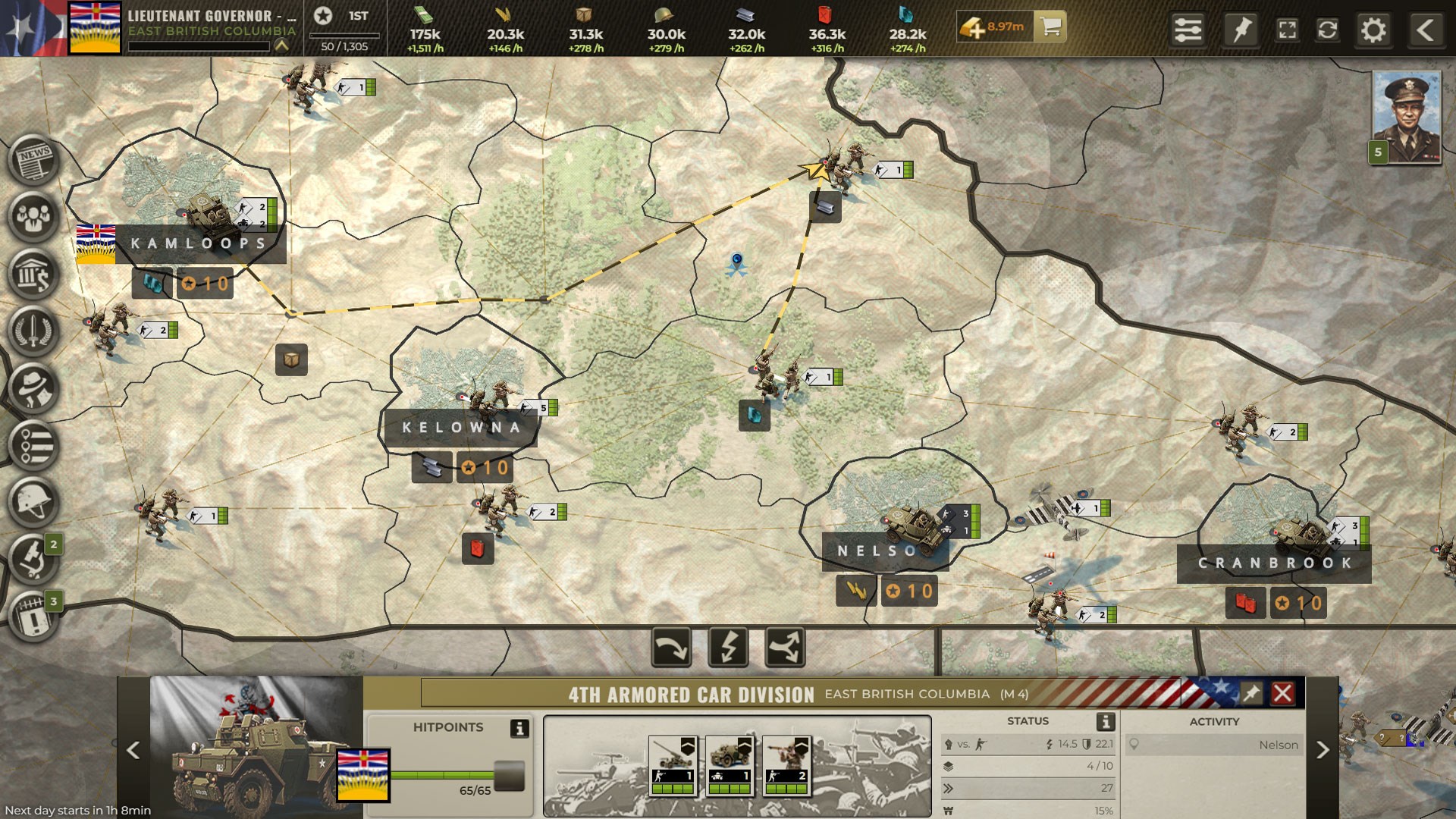Switch to the Status info section
The width and height of the screenshot is (1456, 819).
pos(1028,721)
